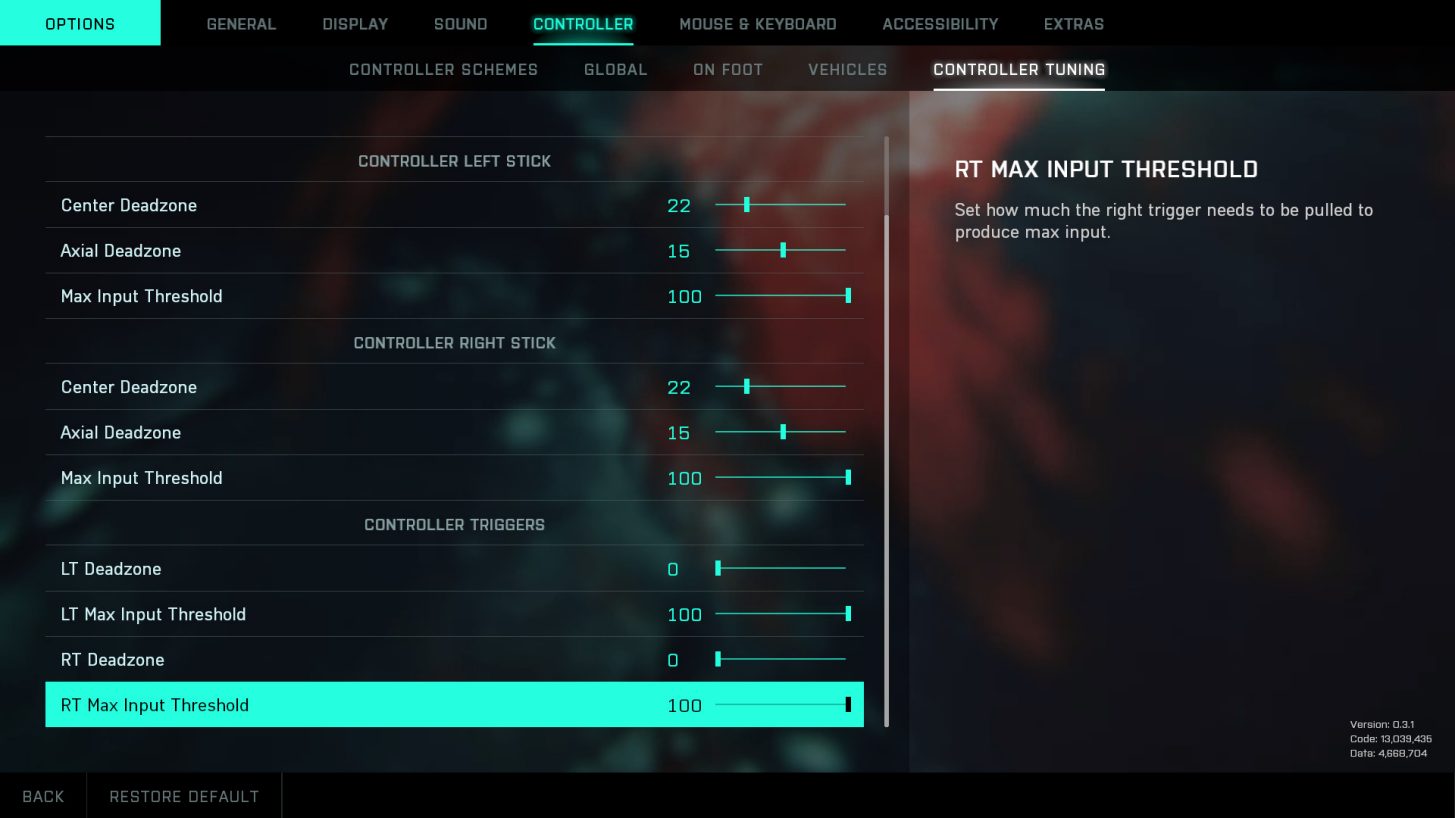Open the SOUND settings tab
1455x818 pixels.
(460, 23)
